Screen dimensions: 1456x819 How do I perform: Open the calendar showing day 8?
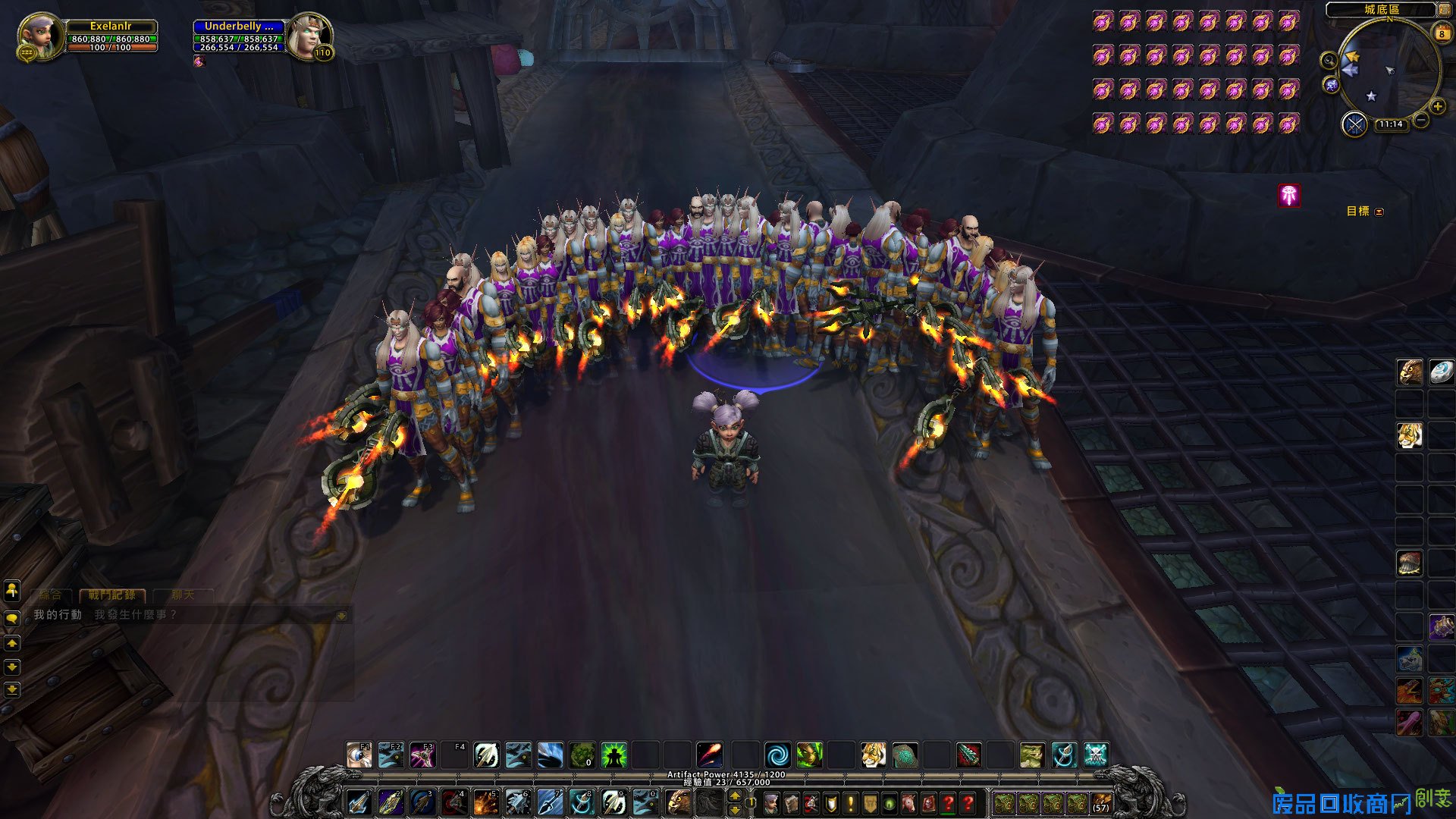coord(1441,33)
